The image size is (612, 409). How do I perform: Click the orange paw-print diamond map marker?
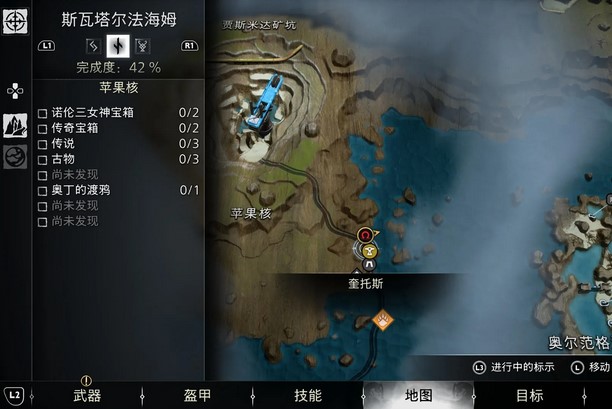click(382, 319)
